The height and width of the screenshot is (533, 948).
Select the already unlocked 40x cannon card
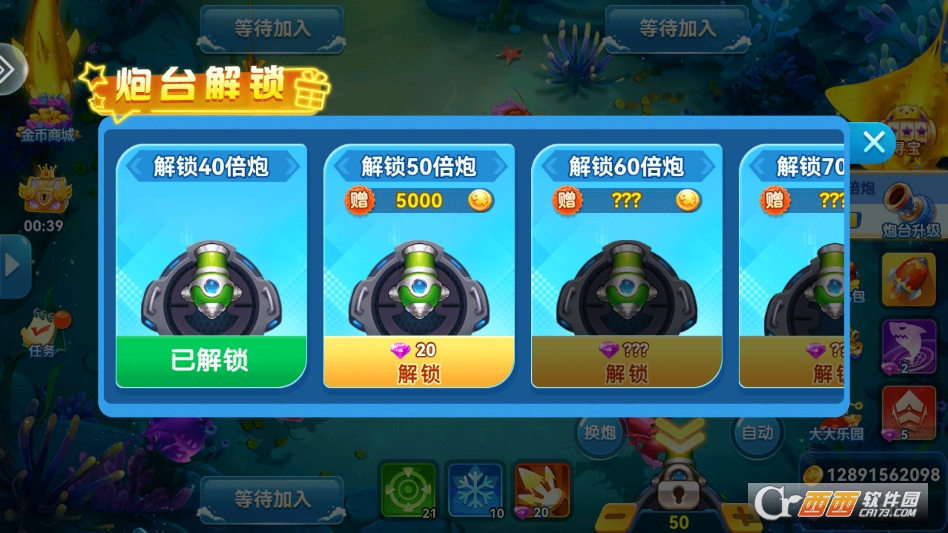[x=211, y=265]
